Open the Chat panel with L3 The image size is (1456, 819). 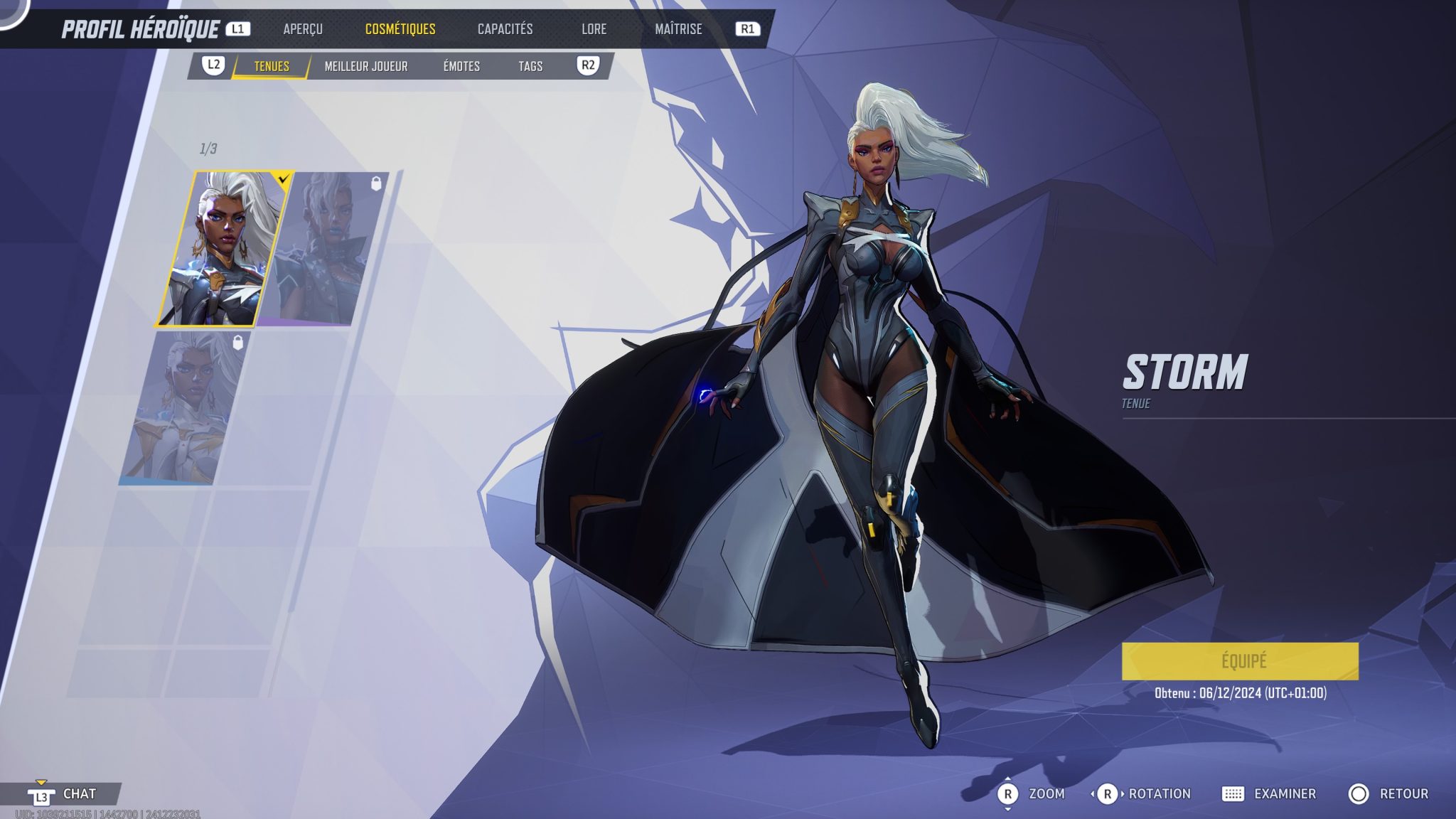[43, 795]
